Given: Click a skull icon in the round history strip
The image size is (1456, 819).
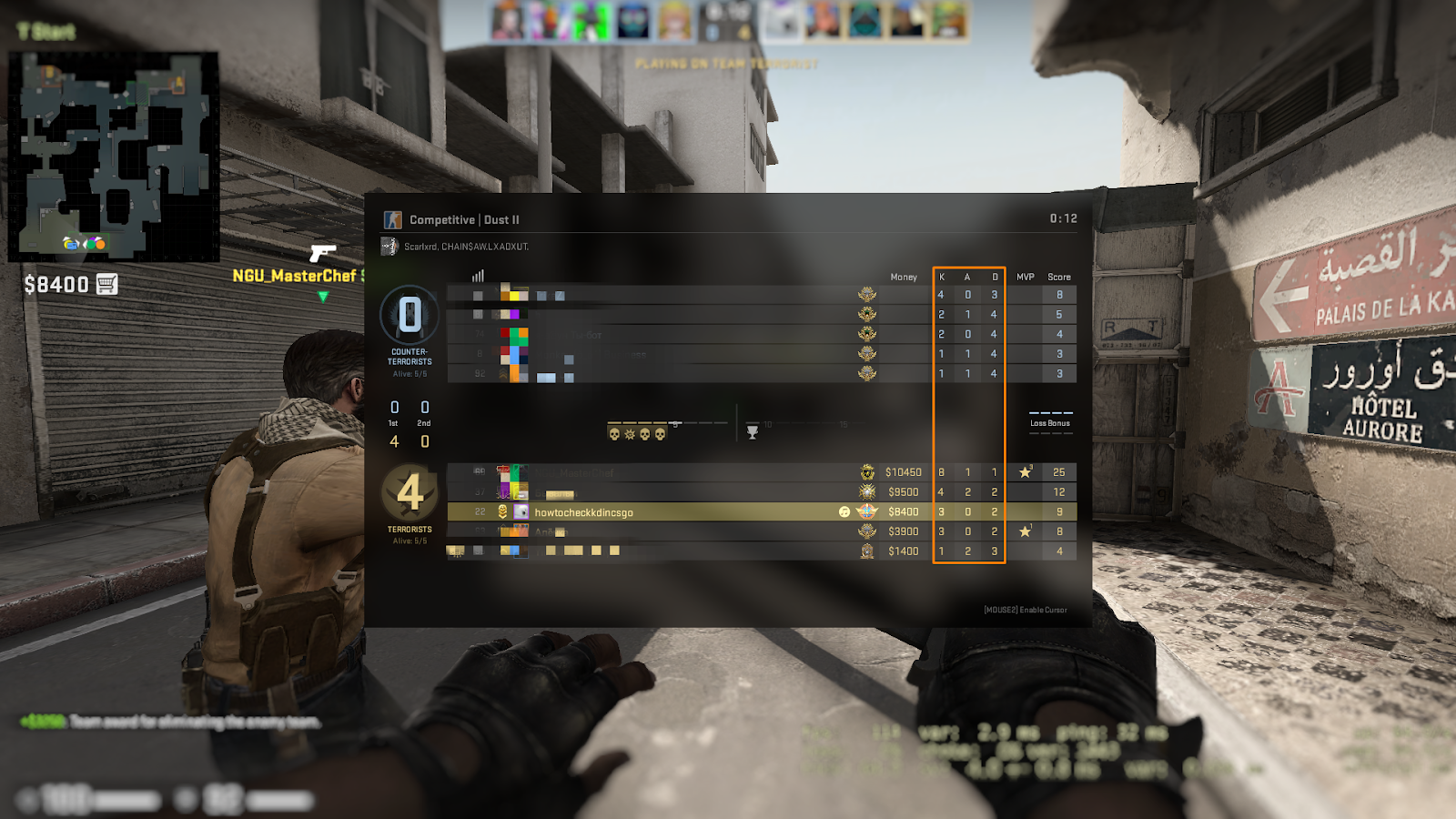Looking at the screenshot, I should [614, 434].
